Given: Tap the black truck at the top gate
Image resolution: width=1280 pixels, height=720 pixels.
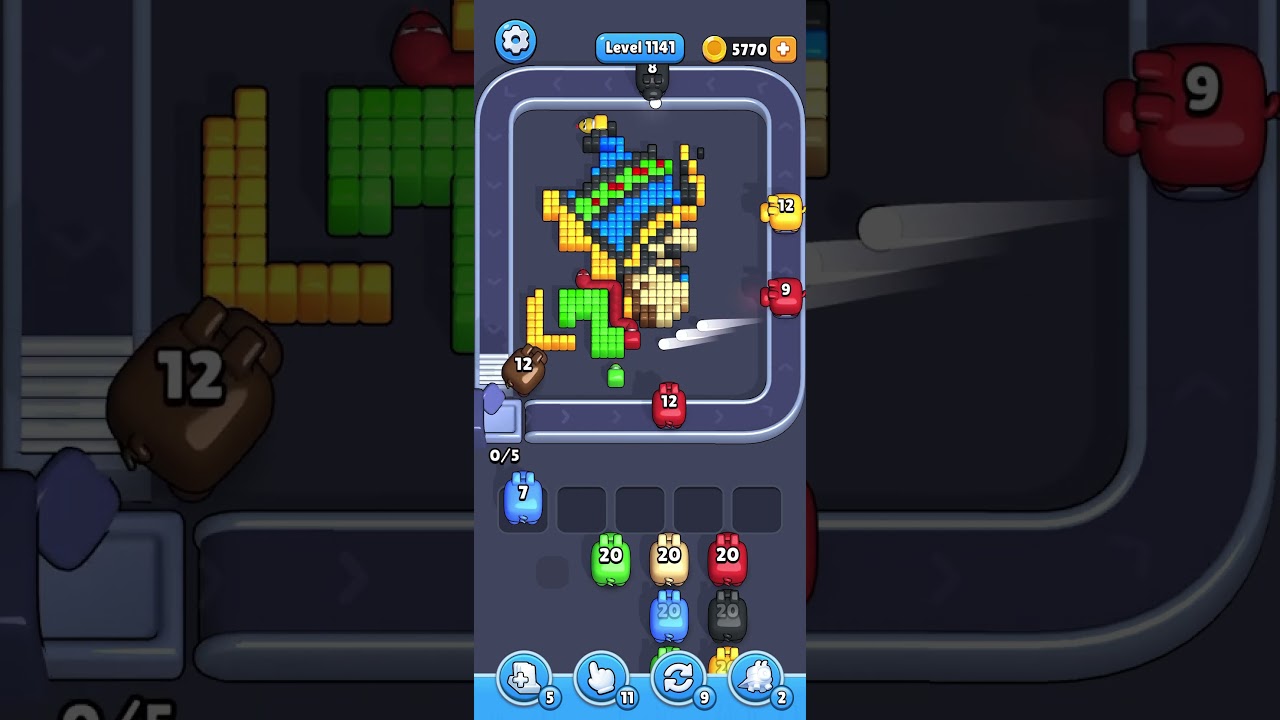Looking at the screenshot, I should click(654, 82).
